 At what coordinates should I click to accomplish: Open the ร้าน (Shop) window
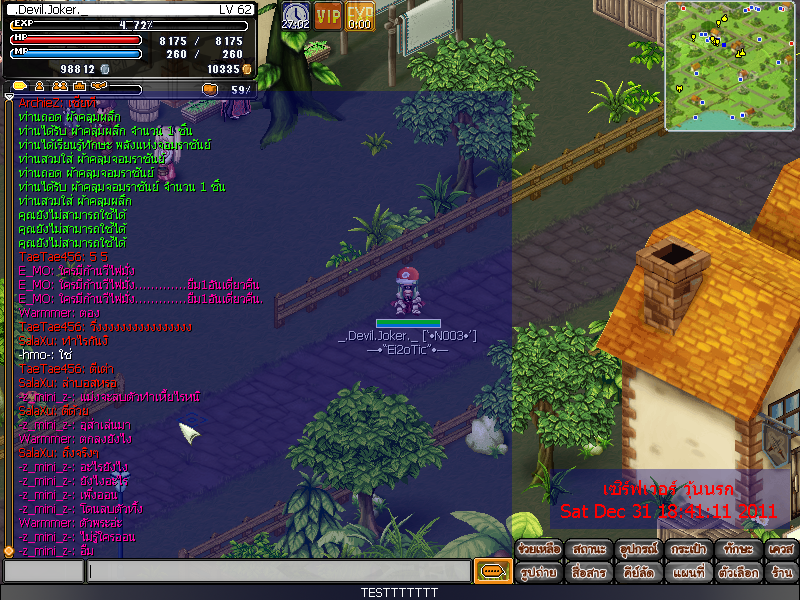[781, 573]
